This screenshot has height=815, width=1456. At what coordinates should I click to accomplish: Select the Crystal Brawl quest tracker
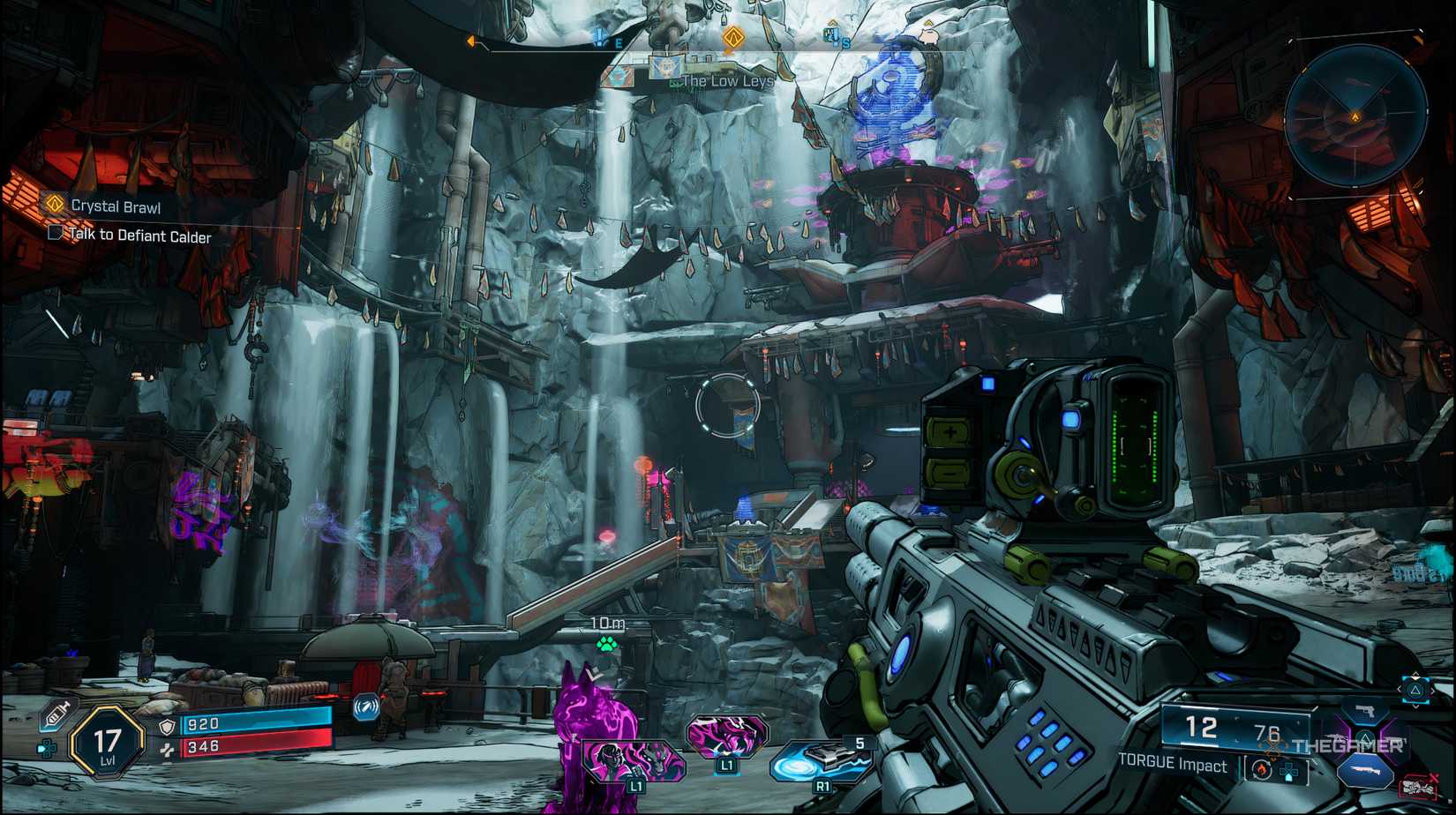(x=116, y=206)
